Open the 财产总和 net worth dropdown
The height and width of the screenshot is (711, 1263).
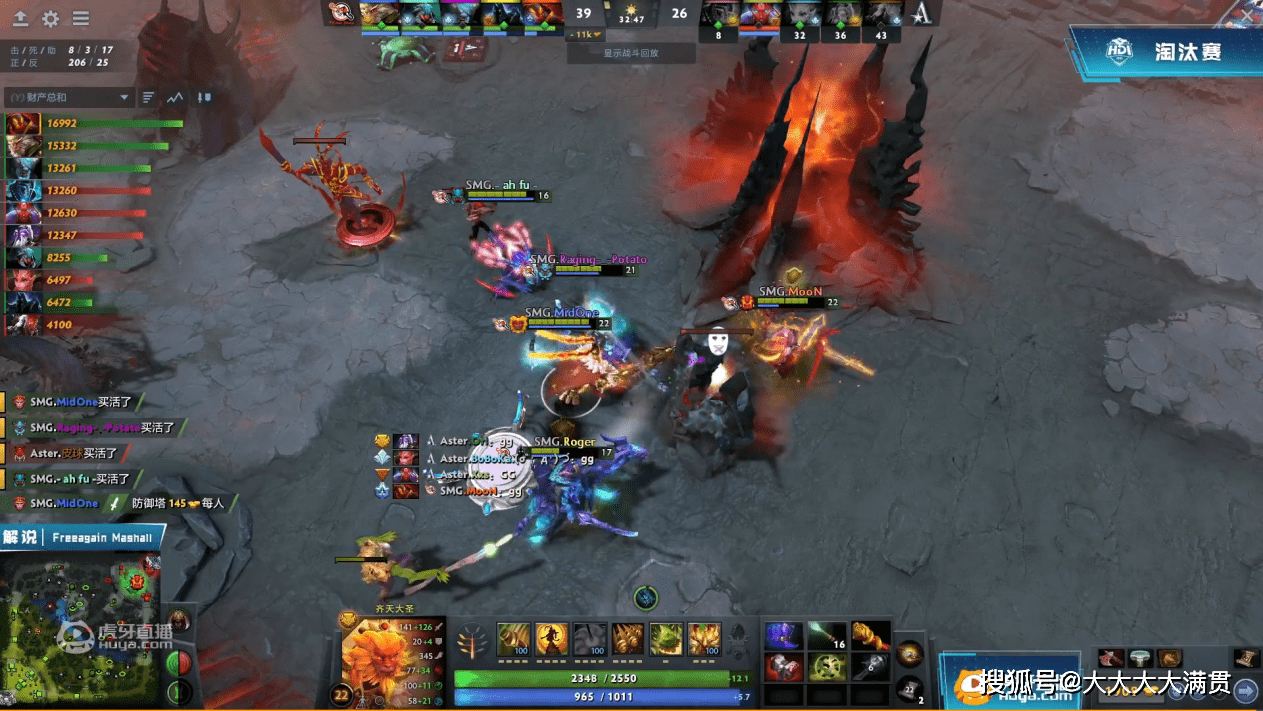[68, 97]
